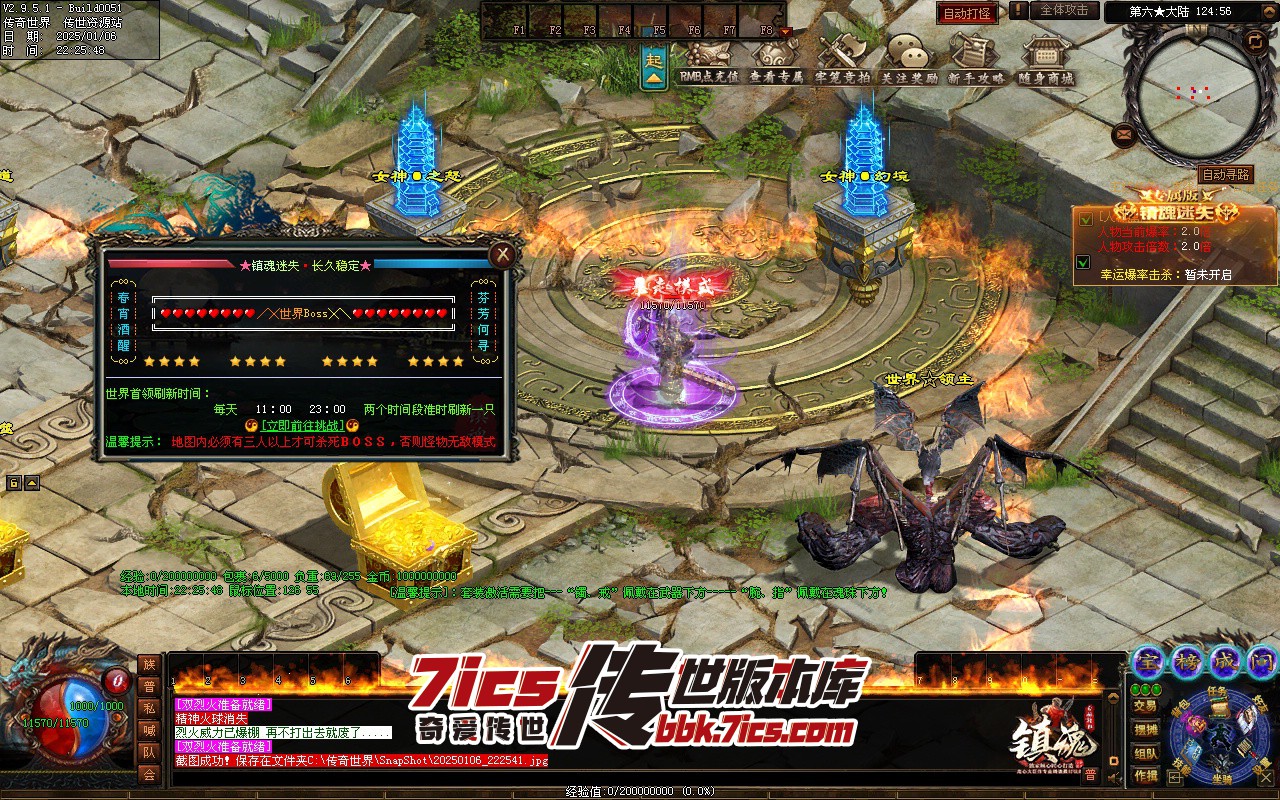Open the 关注奖励 follow reward icon
The height and width of the screenshot is (800, 1280).
pyautogui.click(x=909, y=60)
